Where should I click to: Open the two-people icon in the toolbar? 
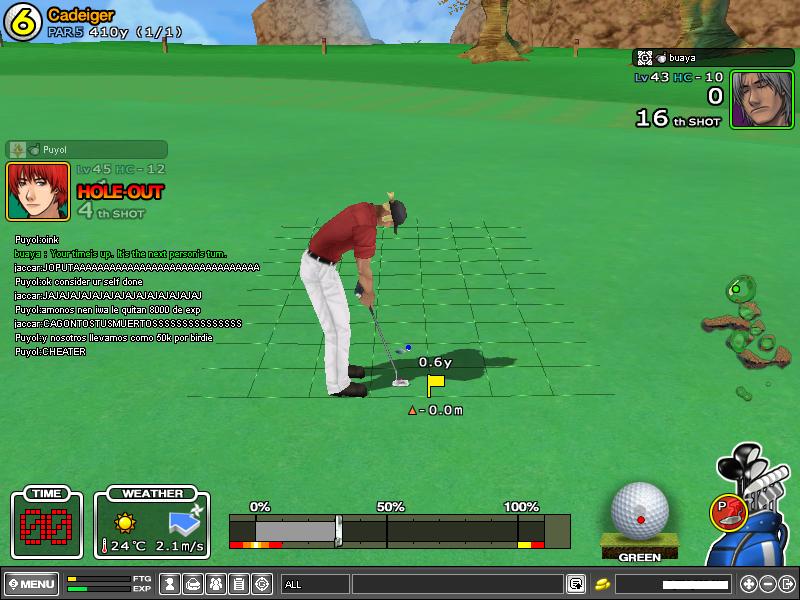(x=216, y=584)
